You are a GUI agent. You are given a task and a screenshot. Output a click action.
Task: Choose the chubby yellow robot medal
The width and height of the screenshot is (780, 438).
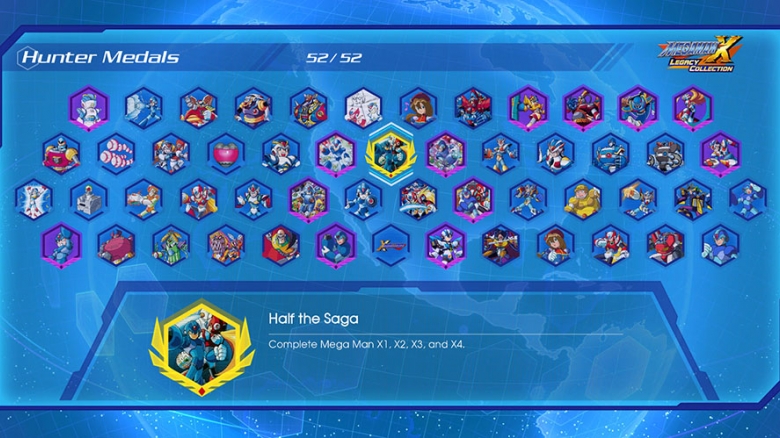click(x=582, y=198)
